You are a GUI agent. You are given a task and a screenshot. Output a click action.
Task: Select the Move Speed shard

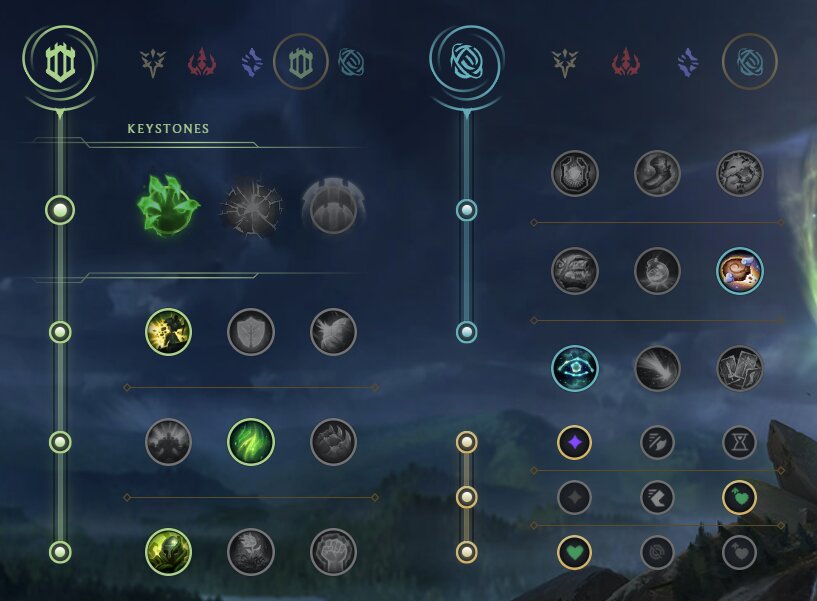[657, 497]
